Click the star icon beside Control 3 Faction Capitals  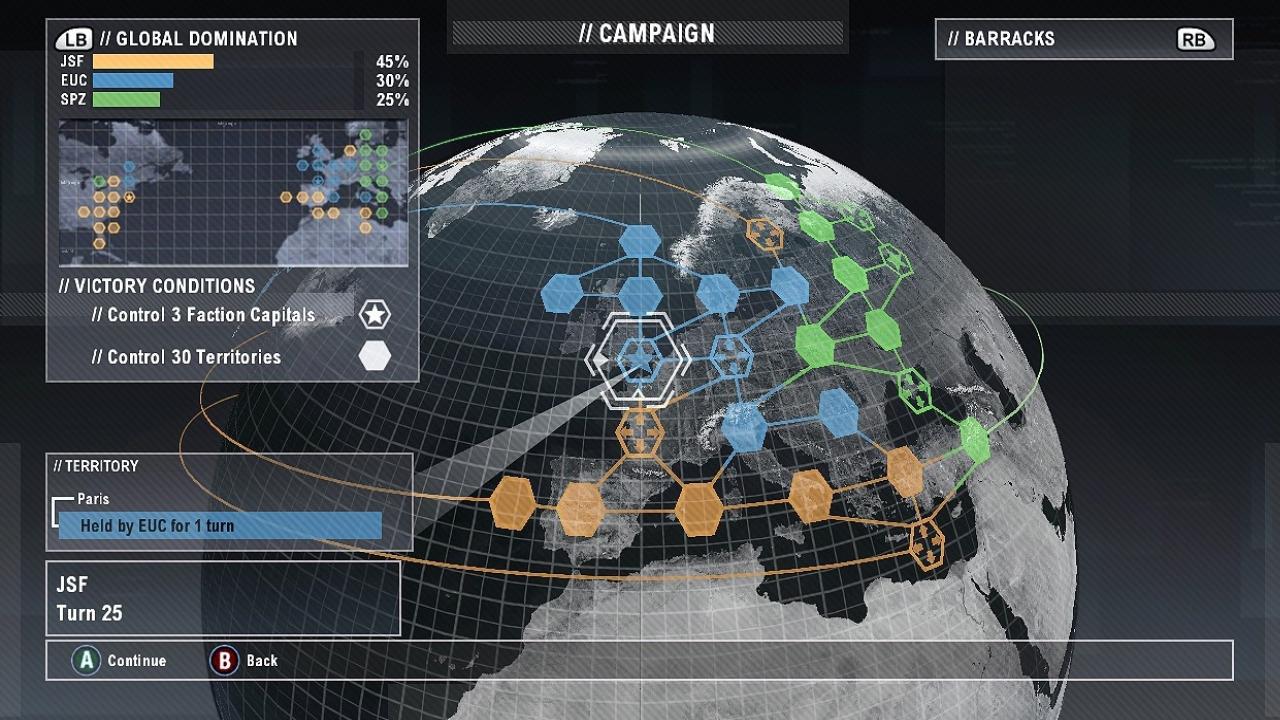(x=374, y=313)
